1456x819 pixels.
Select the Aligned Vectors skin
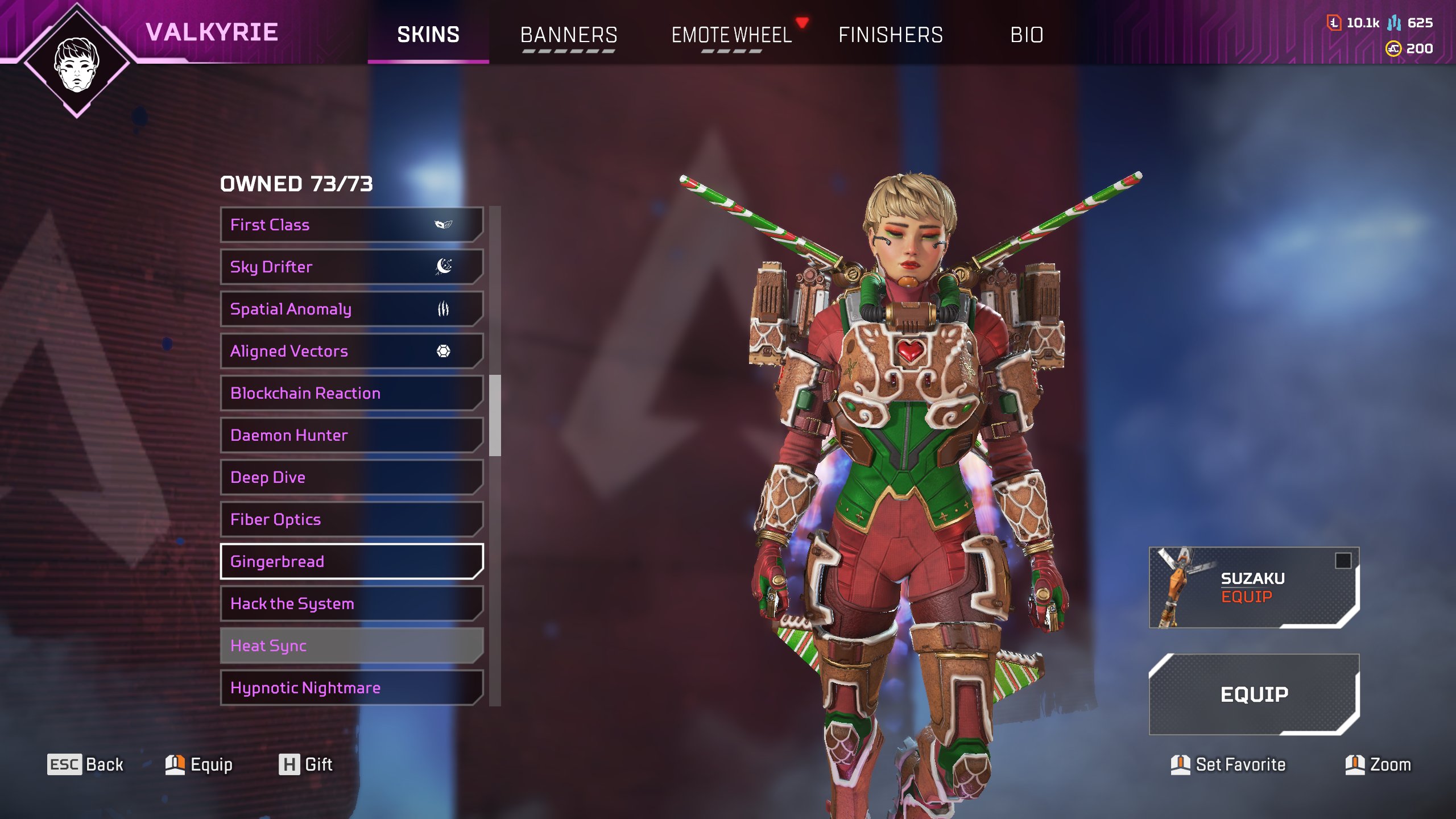point(351,351)
